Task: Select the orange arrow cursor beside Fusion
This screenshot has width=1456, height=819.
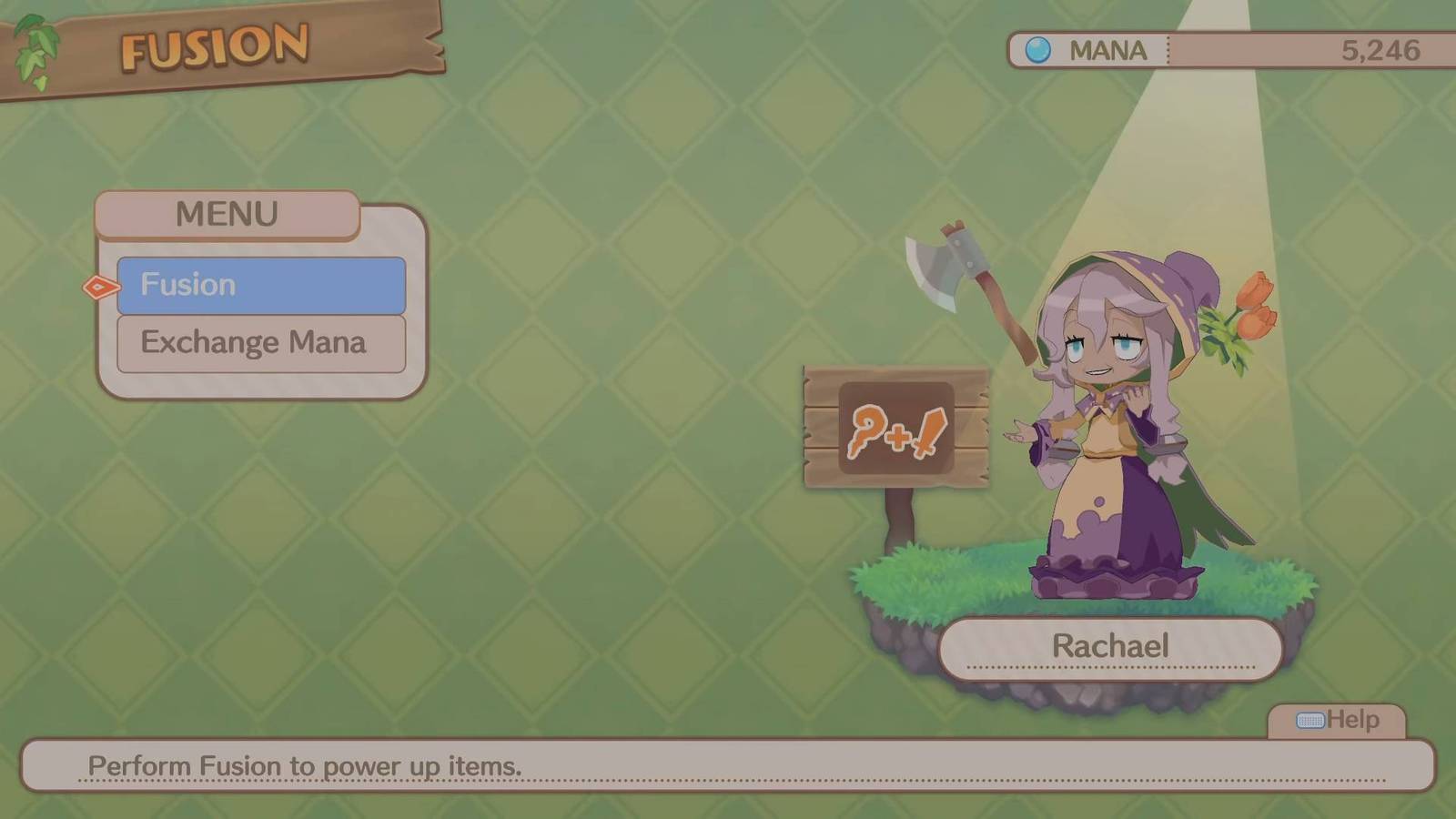Action: pyautogui.click(x=100, y=287)
